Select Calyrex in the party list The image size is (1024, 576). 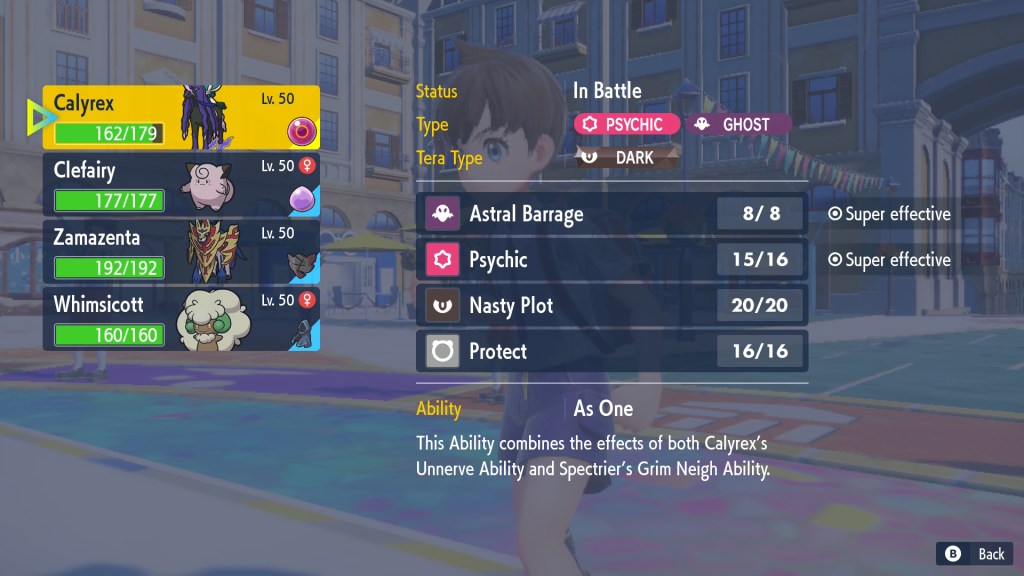tap(180, 117)
